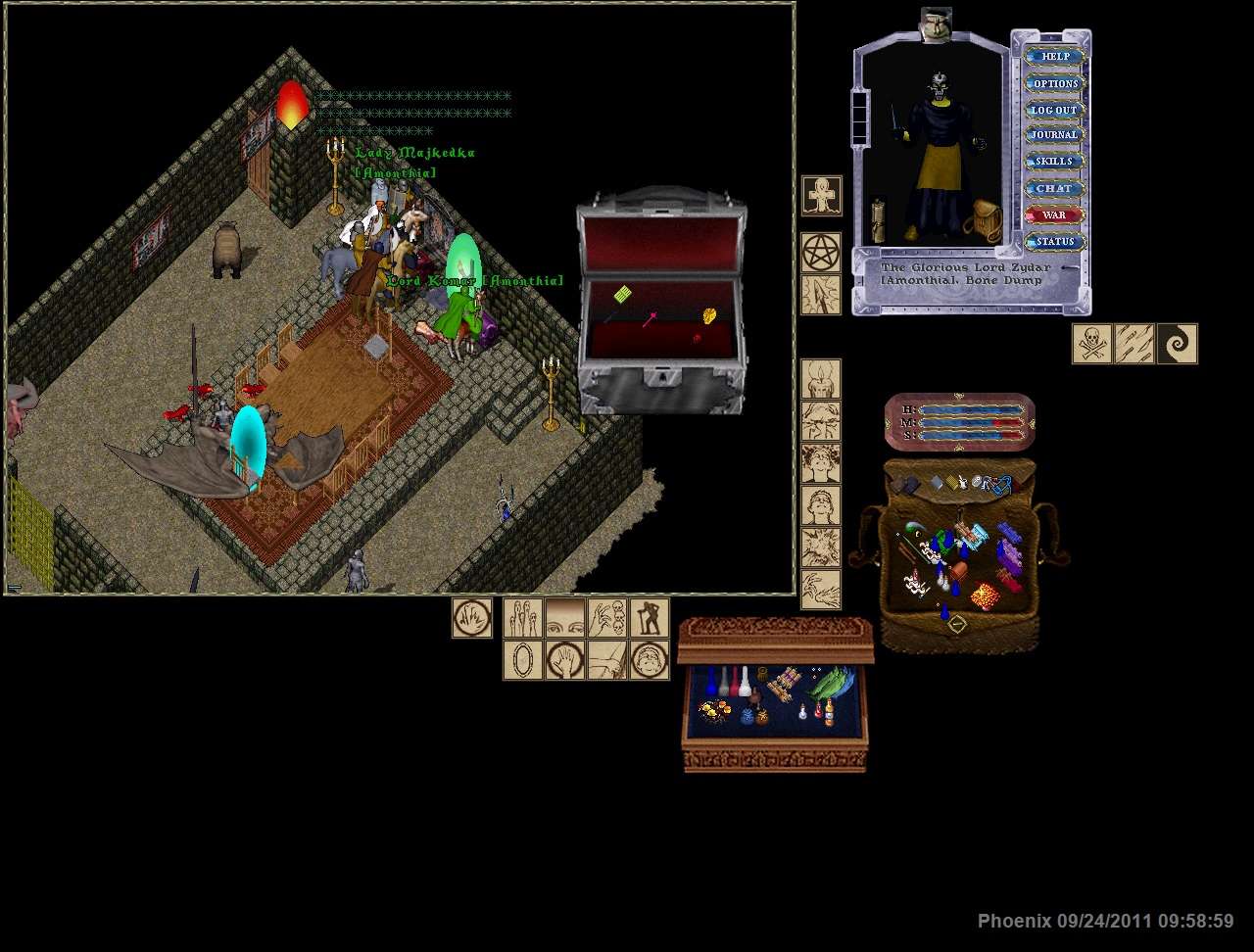This screenshot has width=1254, height=952.
Task: Cast the pentagram spell icon
Action: coord(821,253)
